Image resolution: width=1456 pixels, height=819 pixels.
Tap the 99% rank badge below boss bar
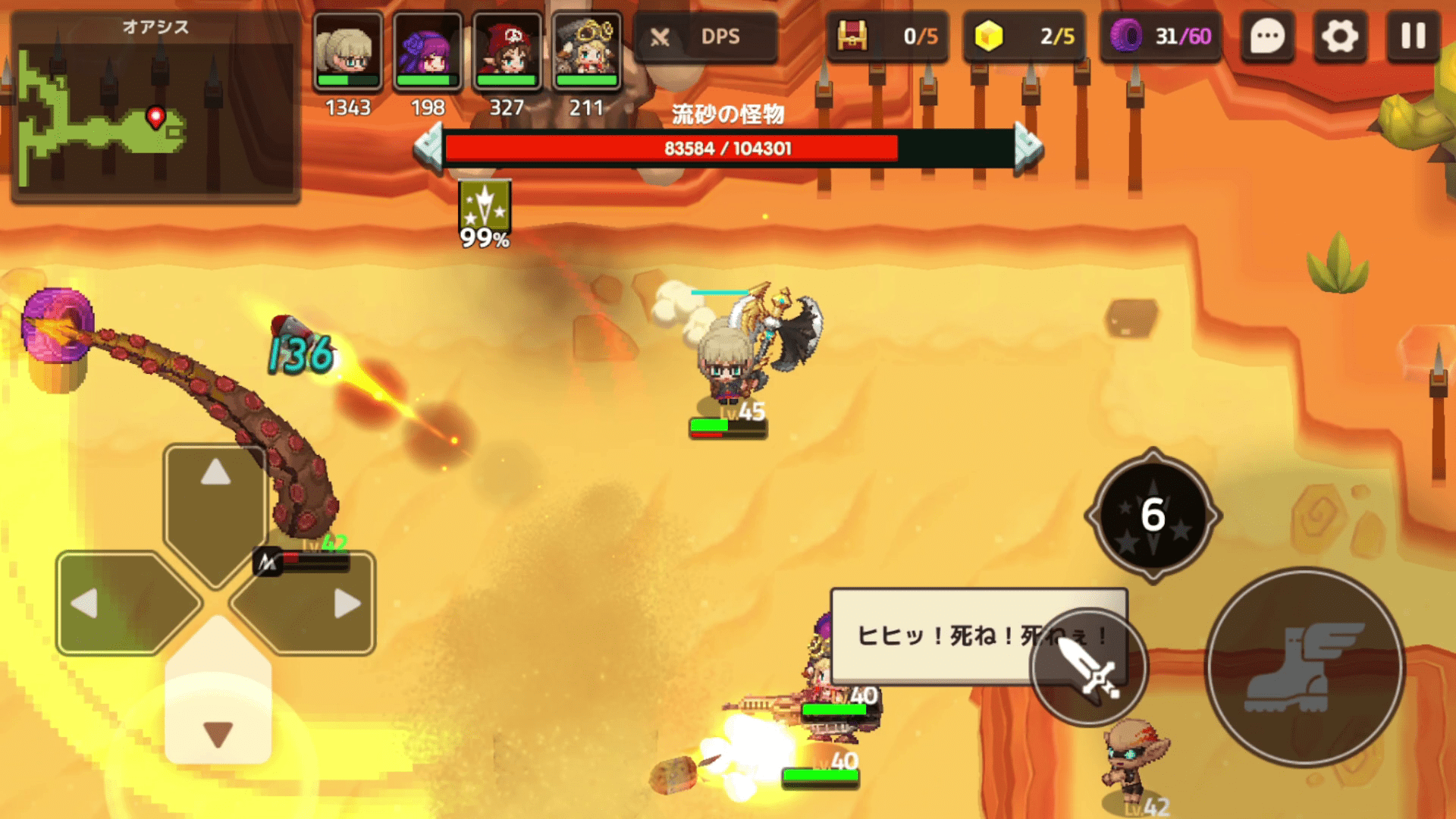[x=485, y=209]
